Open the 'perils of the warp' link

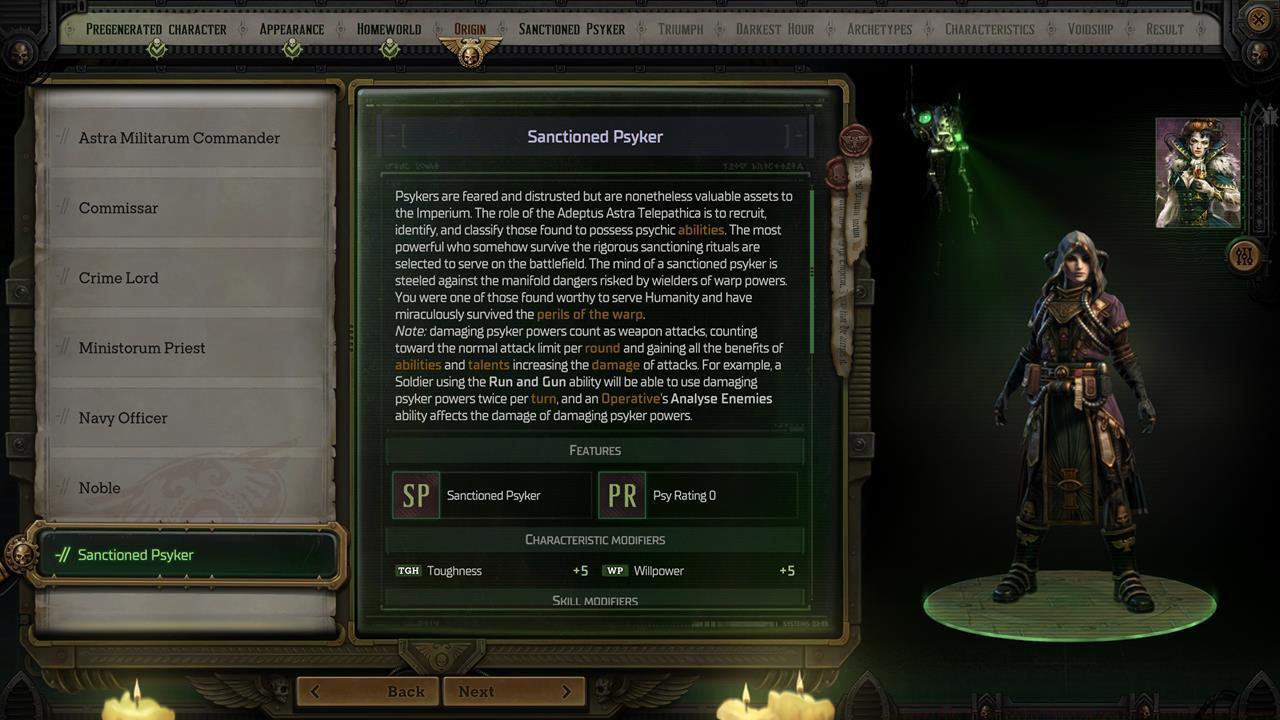[x=590, y=313]
